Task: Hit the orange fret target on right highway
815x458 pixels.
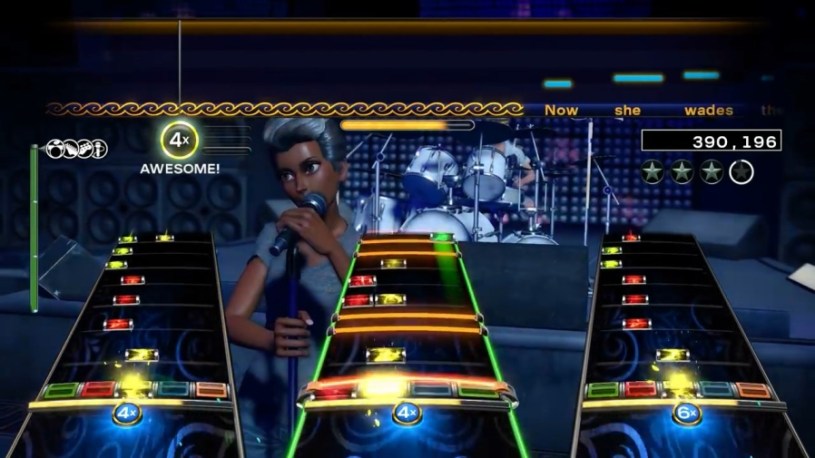Action: click(755, 390)
